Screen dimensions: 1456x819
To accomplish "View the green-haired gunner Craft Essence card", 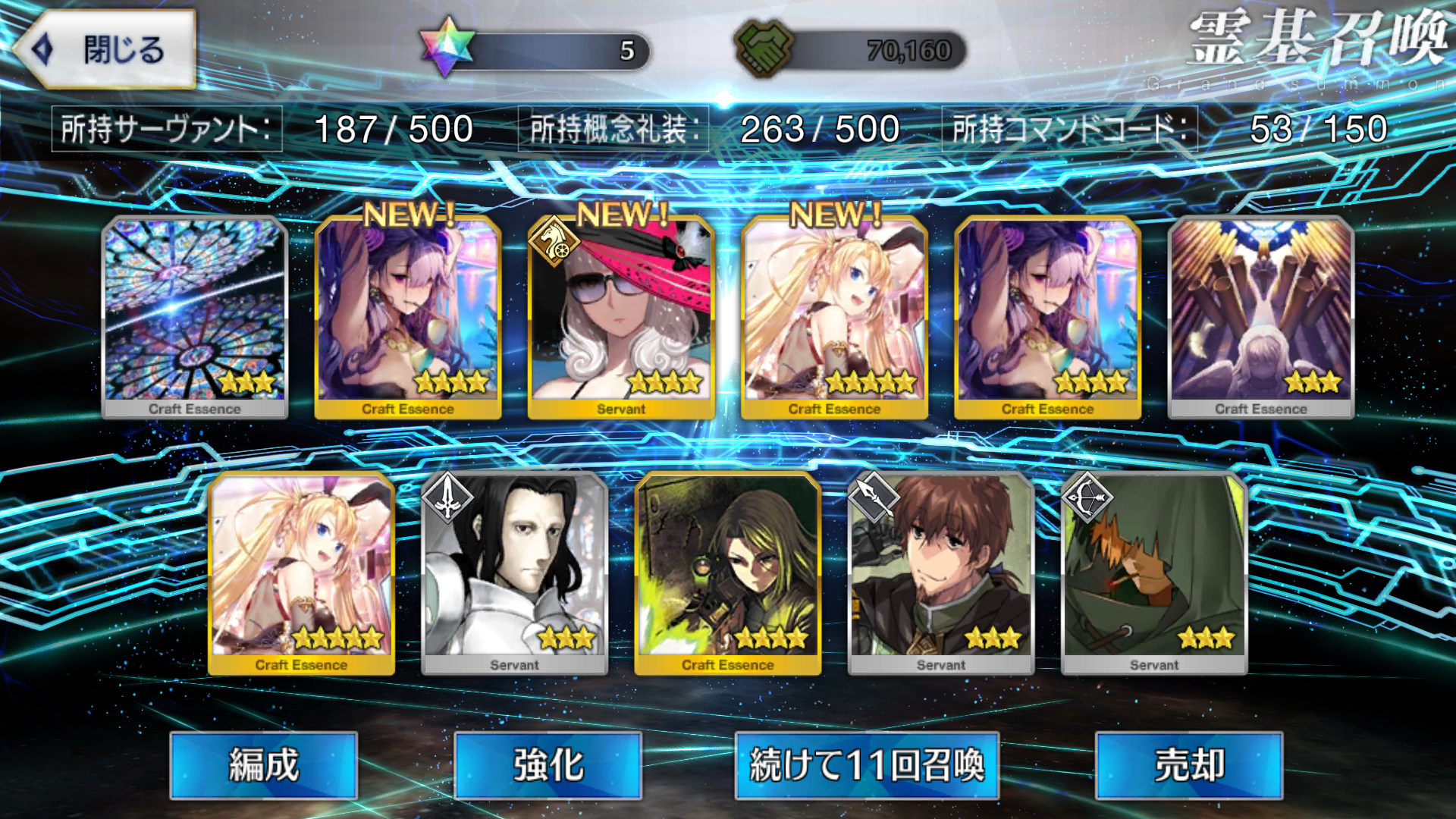I will (728, 573).
